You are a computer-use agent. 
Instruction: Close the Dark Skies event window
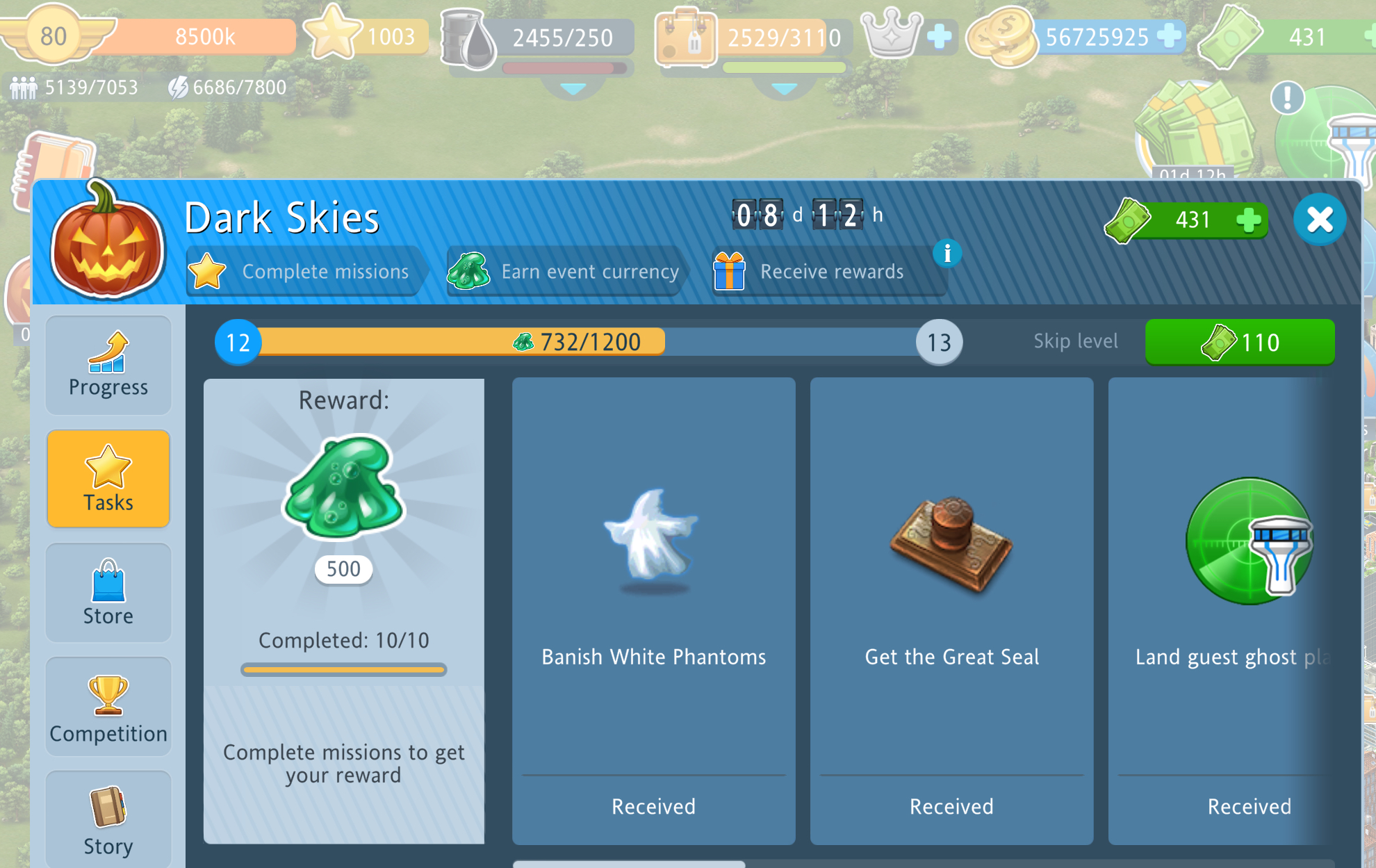[x=1319, y=220]
